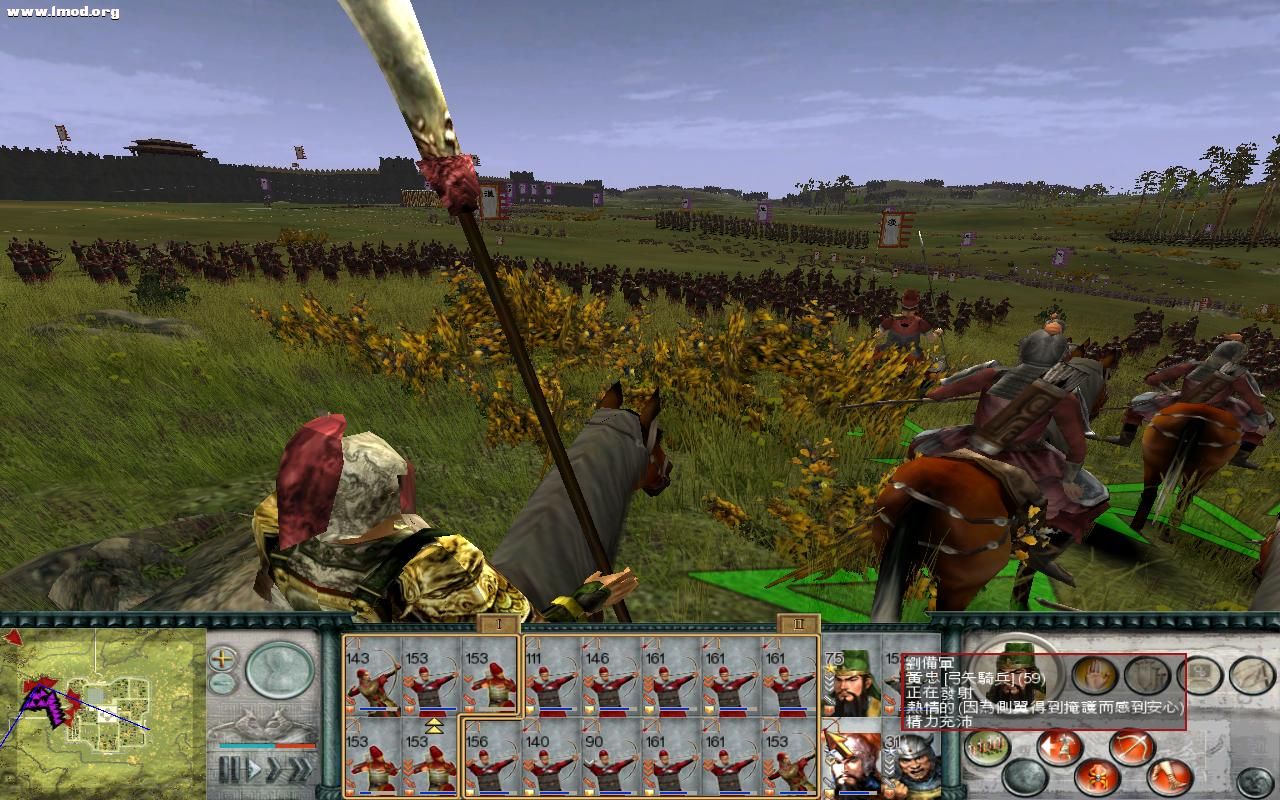Pause the battle with the pause icon
Screen dimensions: 1280x800
228,768
